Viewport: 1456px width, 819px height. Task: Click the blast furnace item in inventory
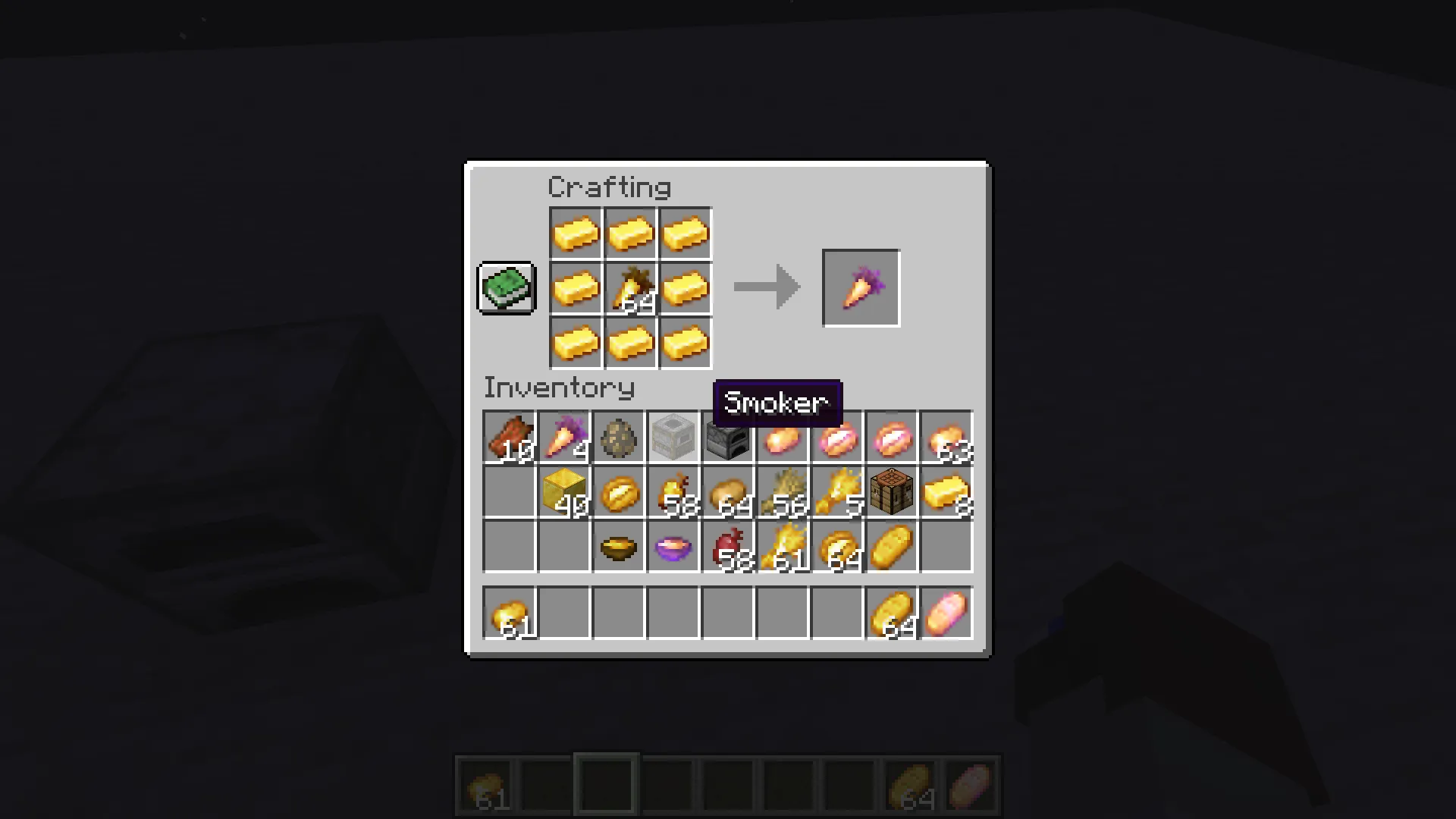(x=728, y=438)
